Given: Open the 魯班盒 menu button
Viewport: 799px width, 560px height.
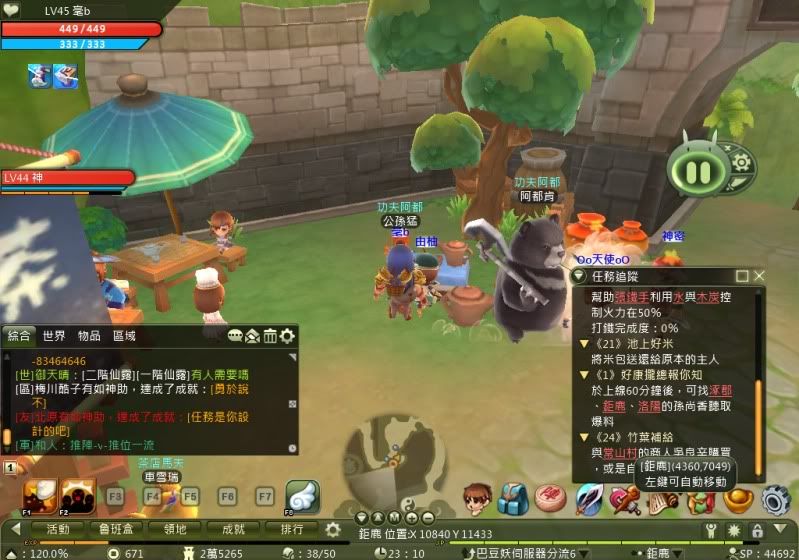Looking at the screenshot, I should [117, 529].
